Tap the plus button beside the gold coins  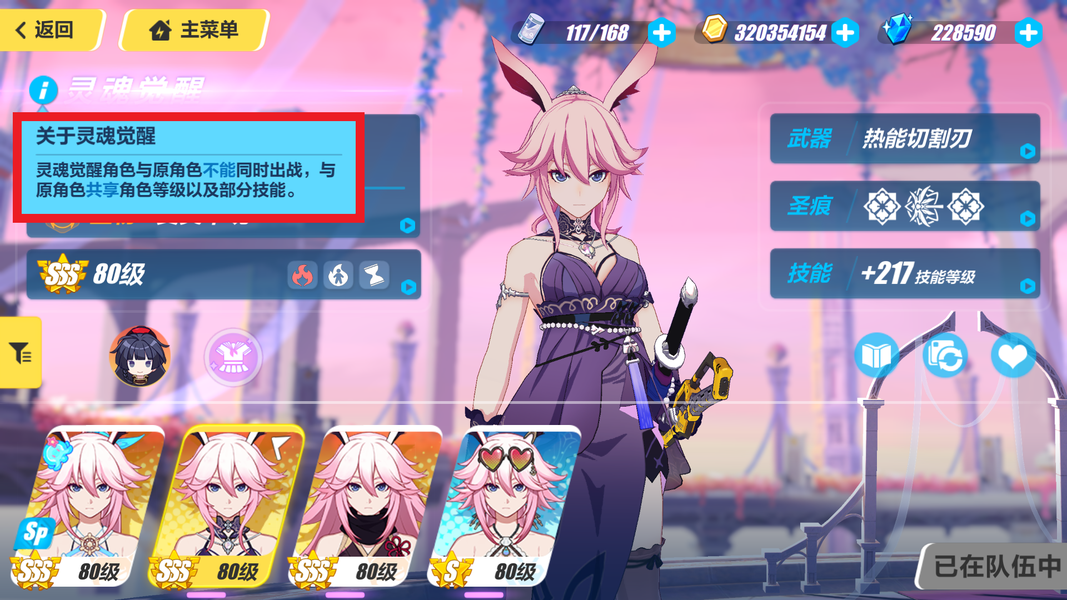[x=845, y=32]
